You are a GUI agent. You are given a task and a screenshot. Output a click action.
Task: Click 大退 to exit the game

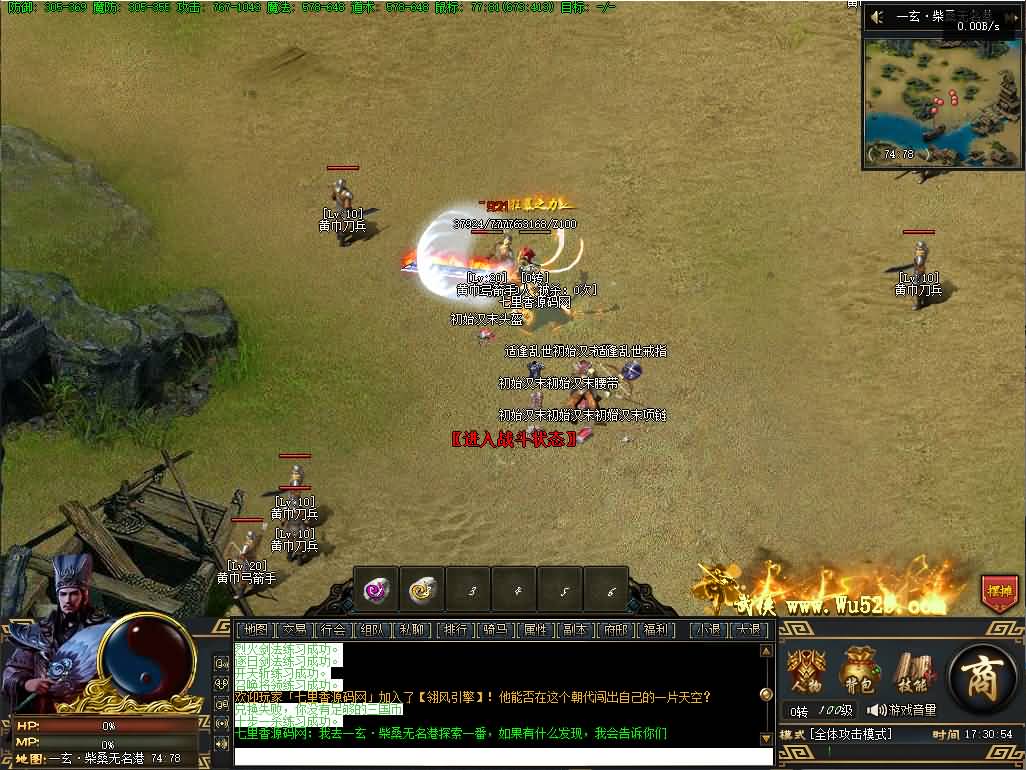pos(748,630)
